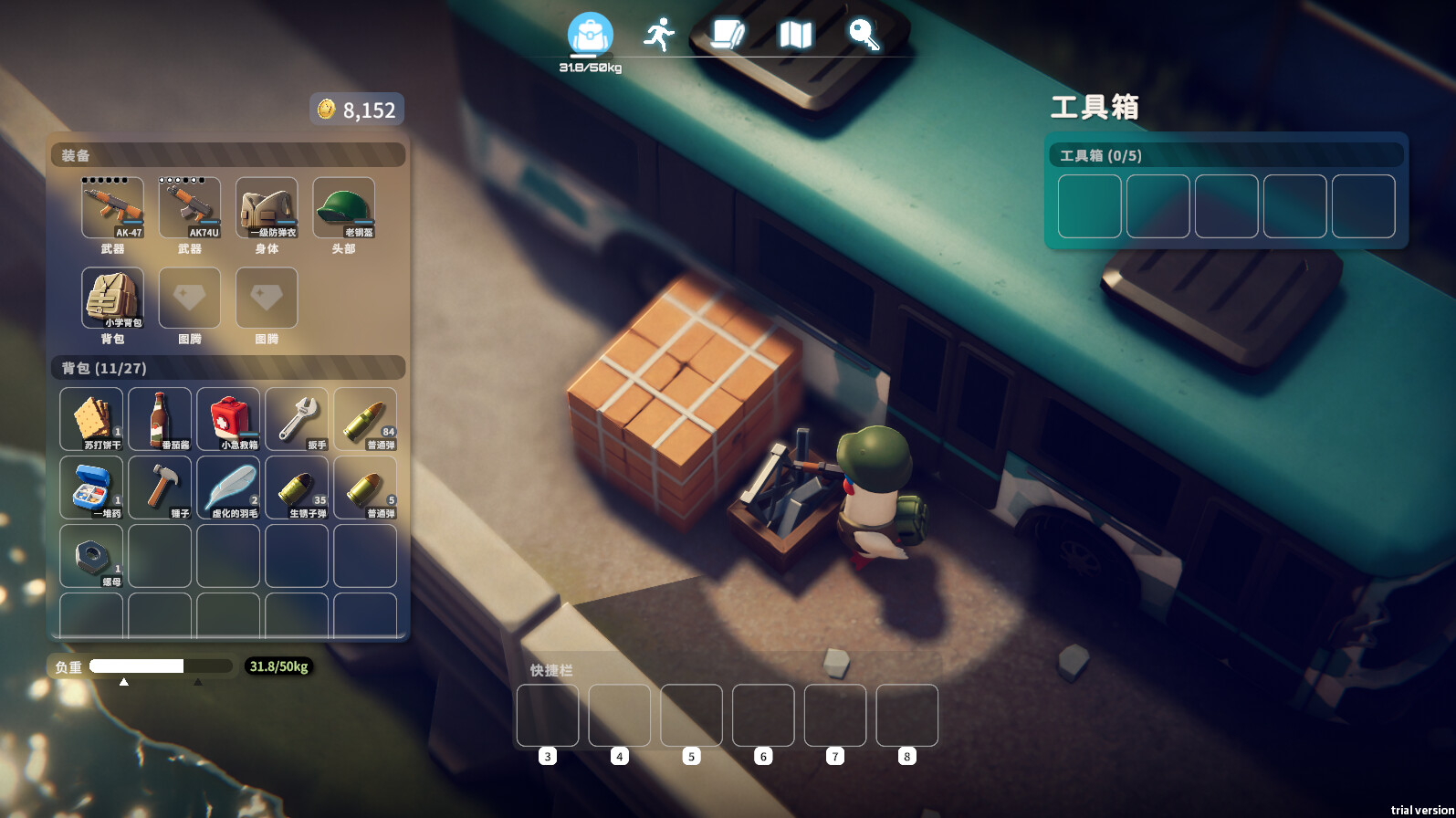The image size is (1456, 818).
Task: Select the 老钢盔 helmet equipment icon
Action: point(343,208)
